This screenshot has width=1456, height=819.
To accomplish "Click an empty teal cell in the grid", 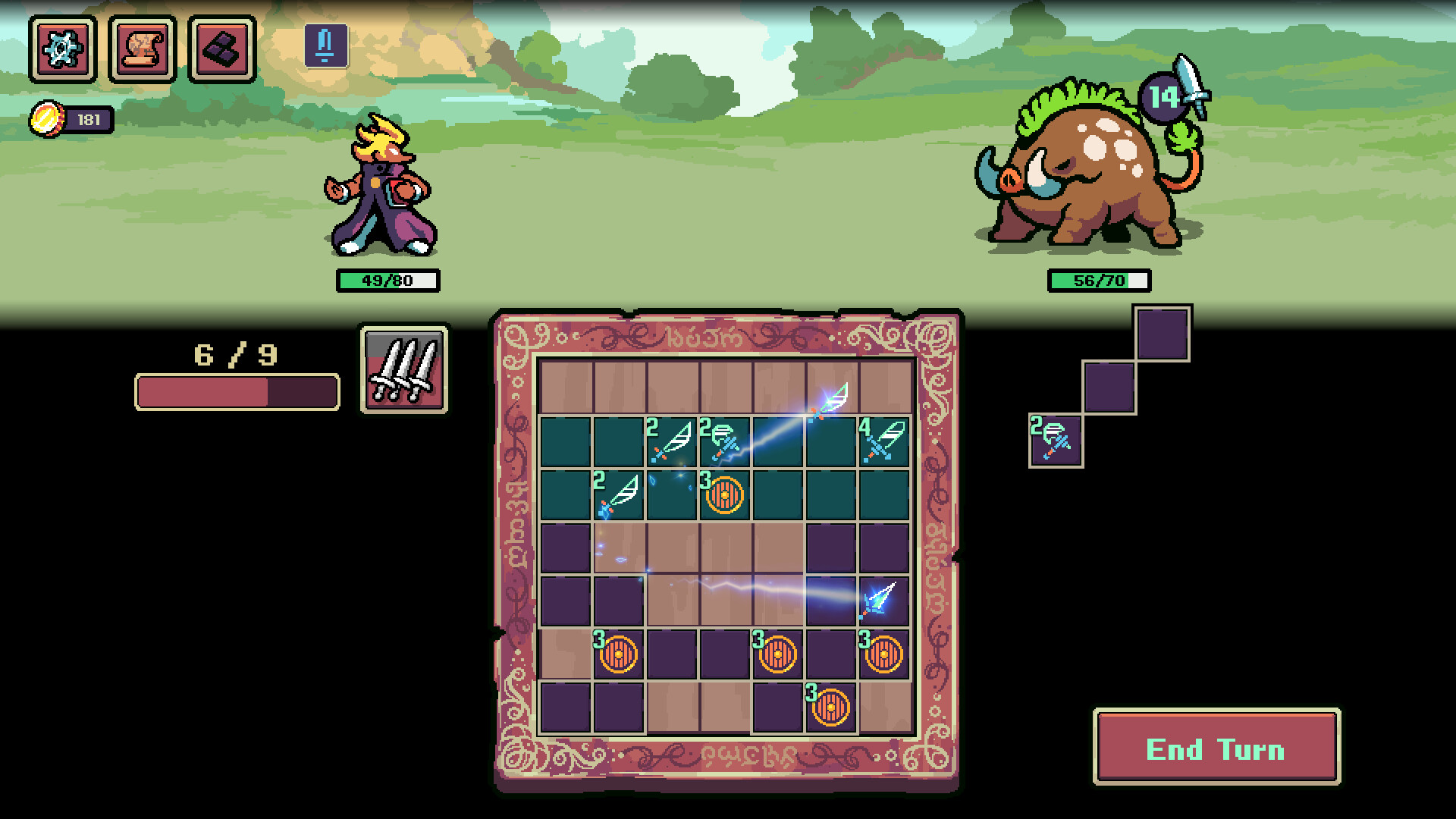I will [x=565, y=440].
